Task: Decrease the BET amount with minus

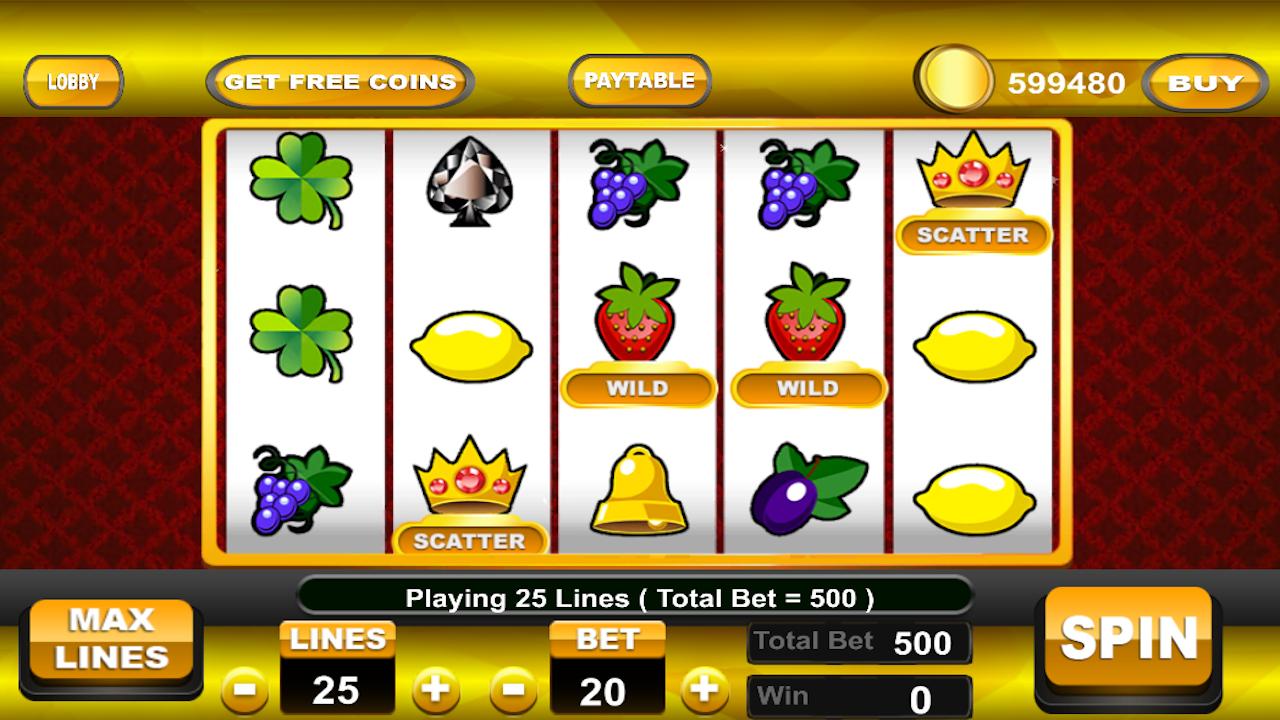Action: 511,690
